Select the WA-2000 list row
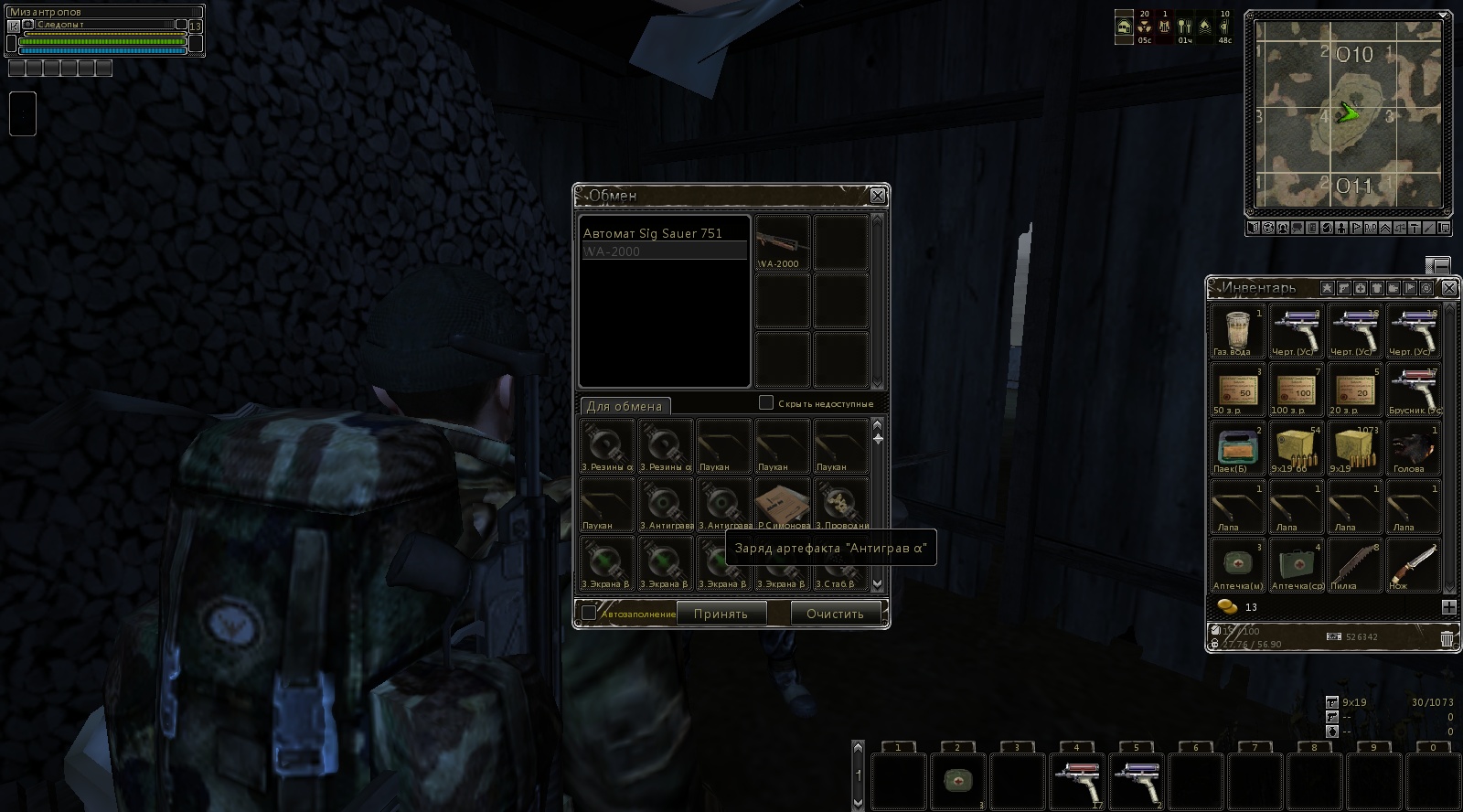The image size is (1463, 812). [x=664, y=251]
